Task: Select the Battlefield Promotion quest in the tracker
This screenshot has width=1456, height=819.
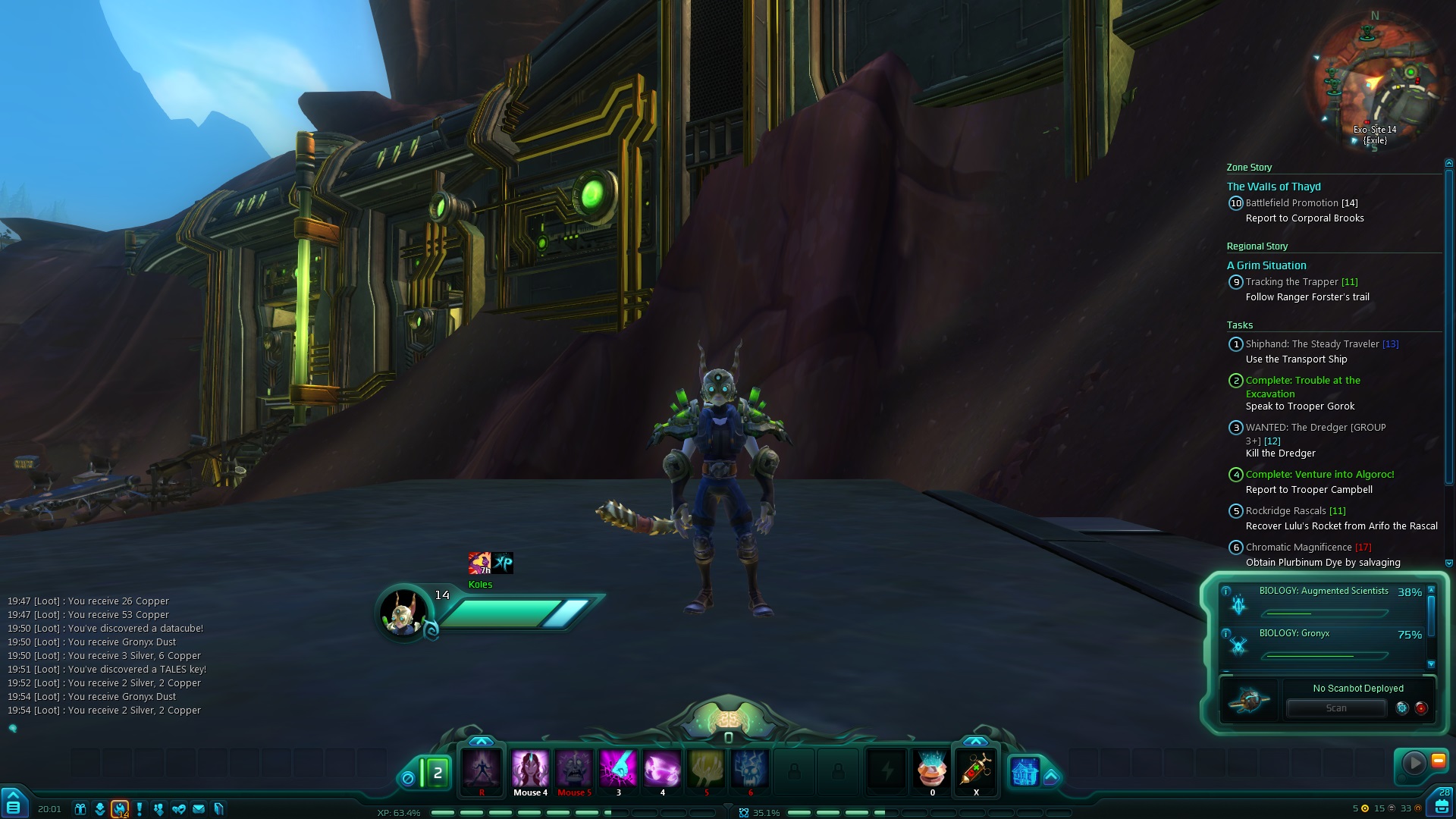Action: coord(1292,203)
